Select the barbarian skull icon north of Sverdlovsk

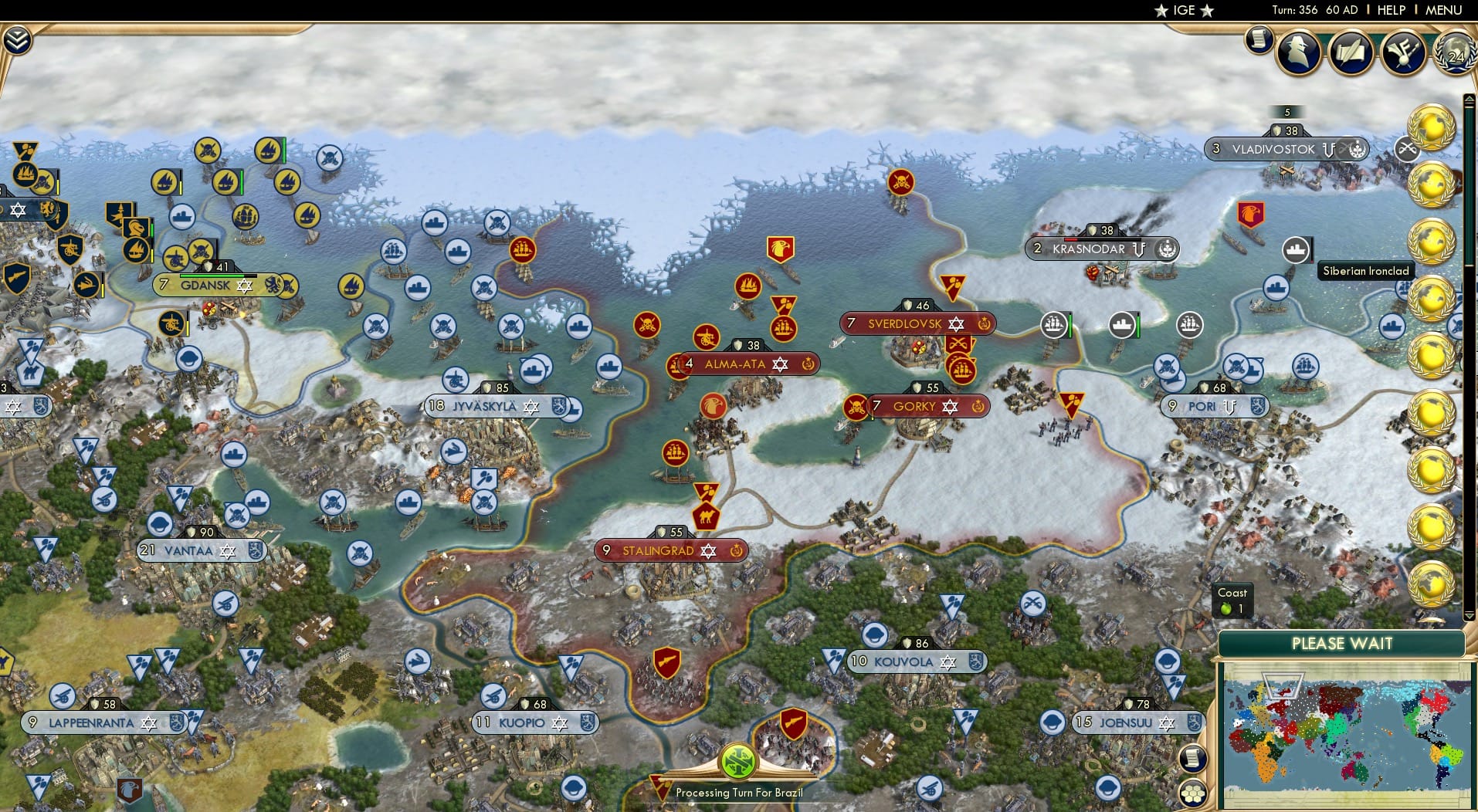click(902, 183)
